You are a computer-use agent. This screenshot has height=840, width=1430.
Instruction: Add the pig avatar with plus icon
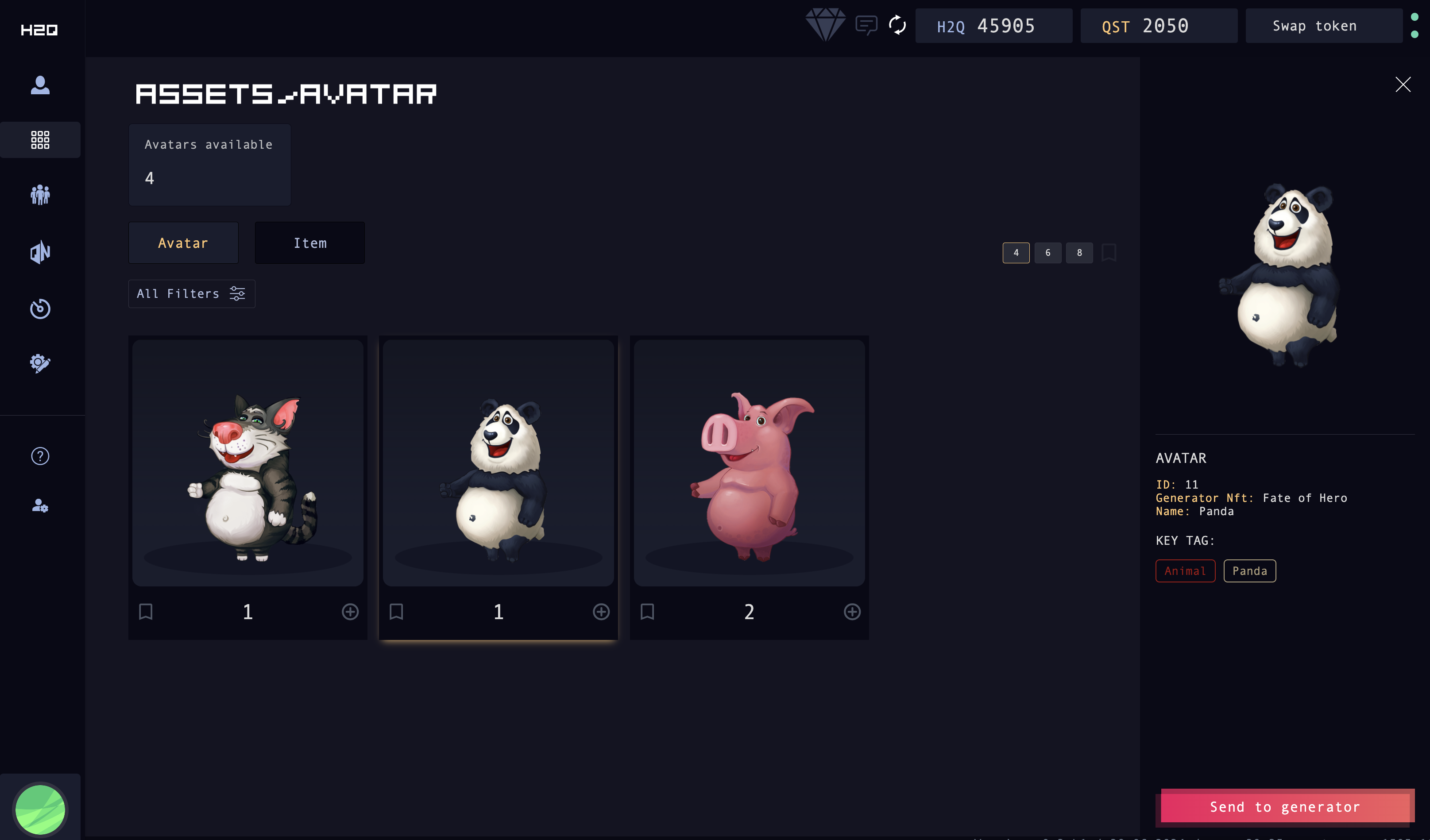click(852, 612)
